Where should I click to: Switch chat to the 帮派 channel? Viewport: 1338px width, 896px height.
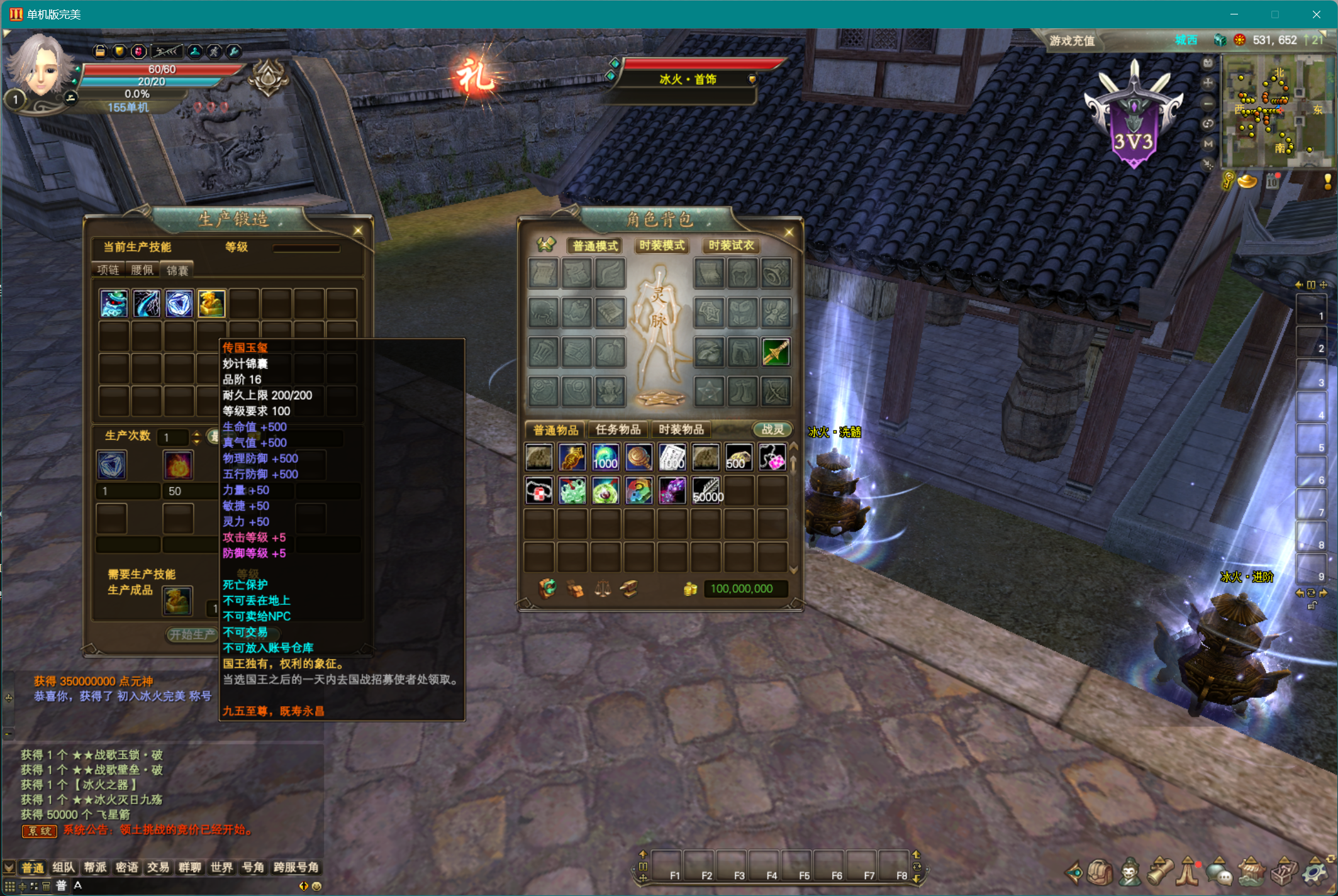(x=95, y=868)
